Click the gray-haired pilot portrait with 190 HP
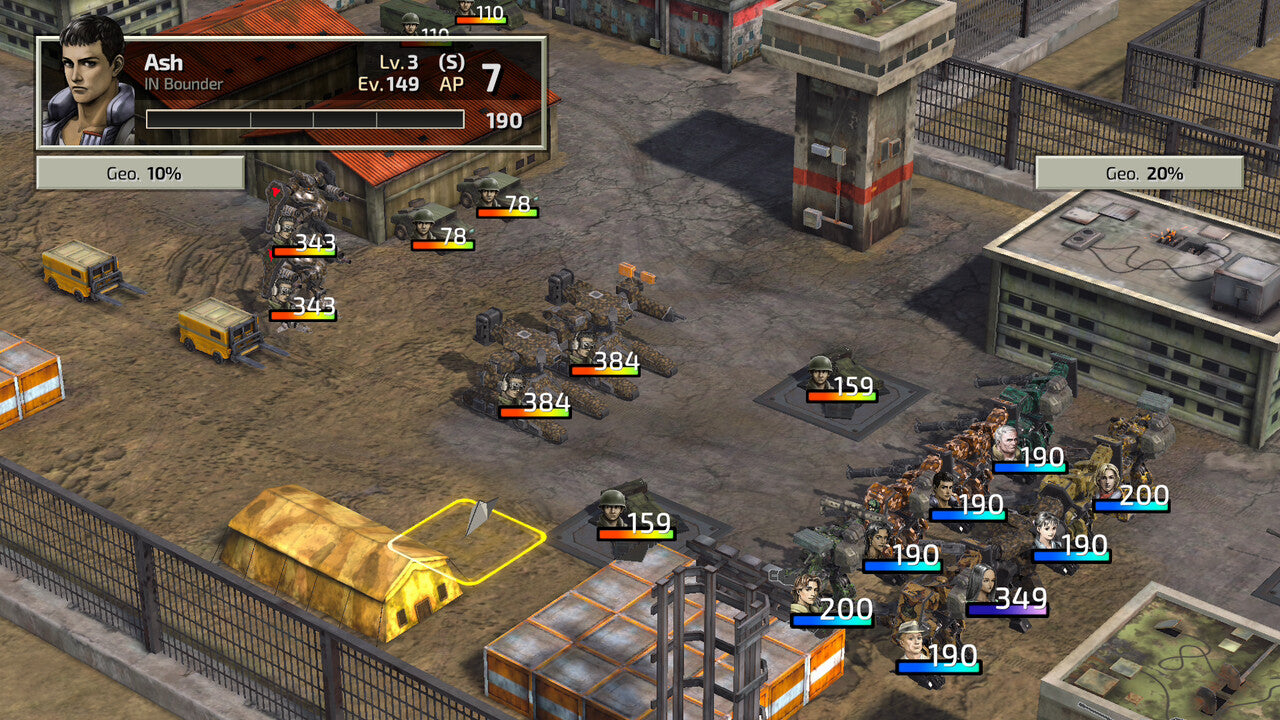 tap(1007, 444)
